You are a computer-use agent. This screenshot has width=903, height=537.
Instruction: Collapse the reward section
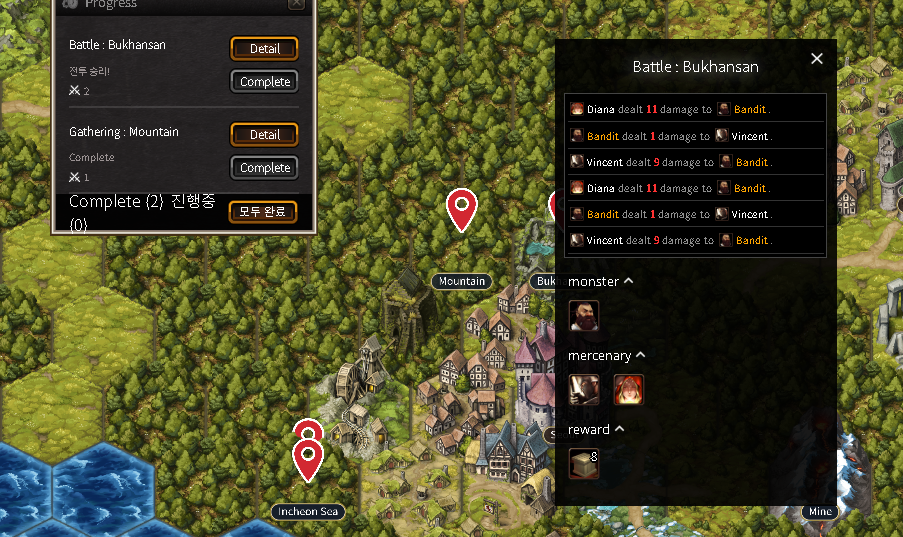click(620, 429)
